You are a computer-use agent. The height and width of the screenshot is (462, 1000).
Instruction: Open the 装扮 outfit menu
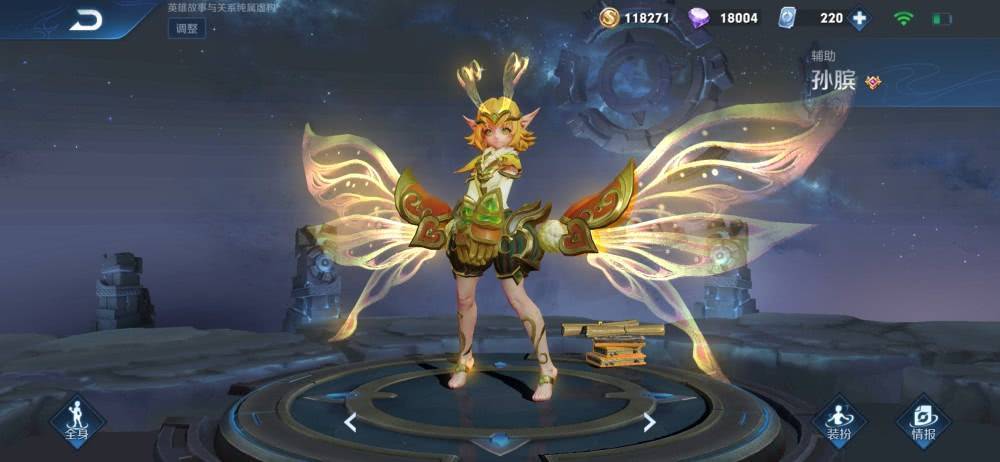pos(838,420)
